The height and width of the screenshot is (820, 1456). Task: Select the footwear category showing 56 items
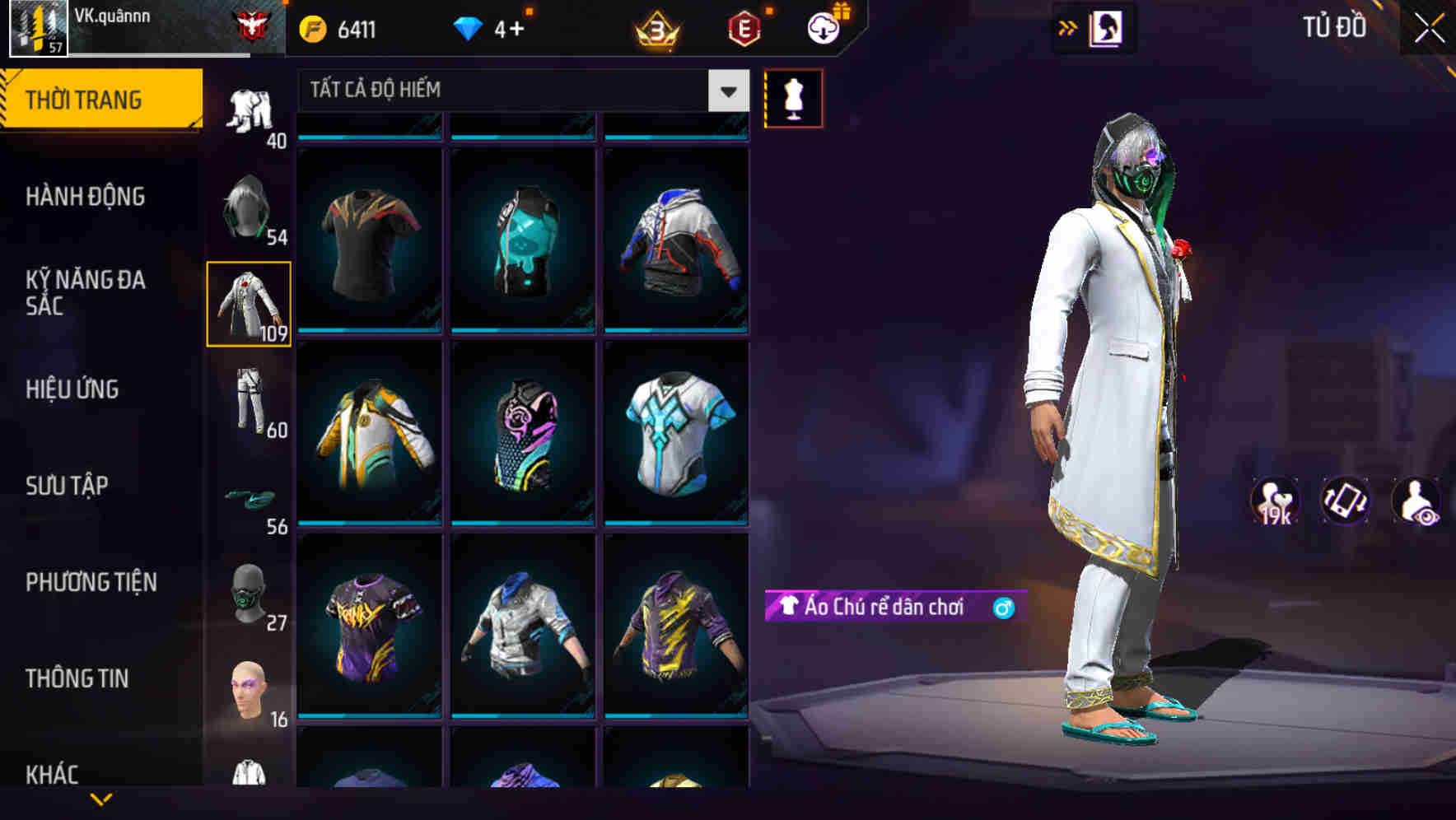pyautogui.click(x=250, y=502)
